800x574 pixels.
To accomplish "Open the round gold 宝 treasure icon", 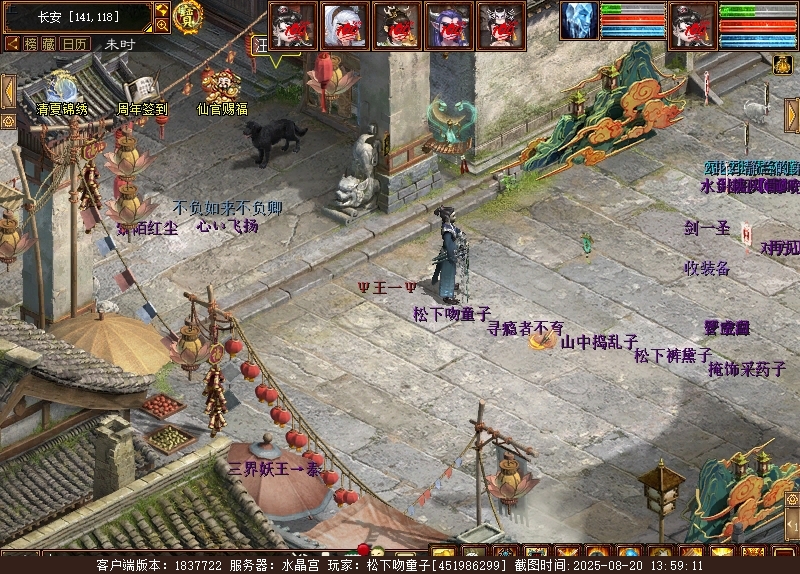I will pos(188,16).
